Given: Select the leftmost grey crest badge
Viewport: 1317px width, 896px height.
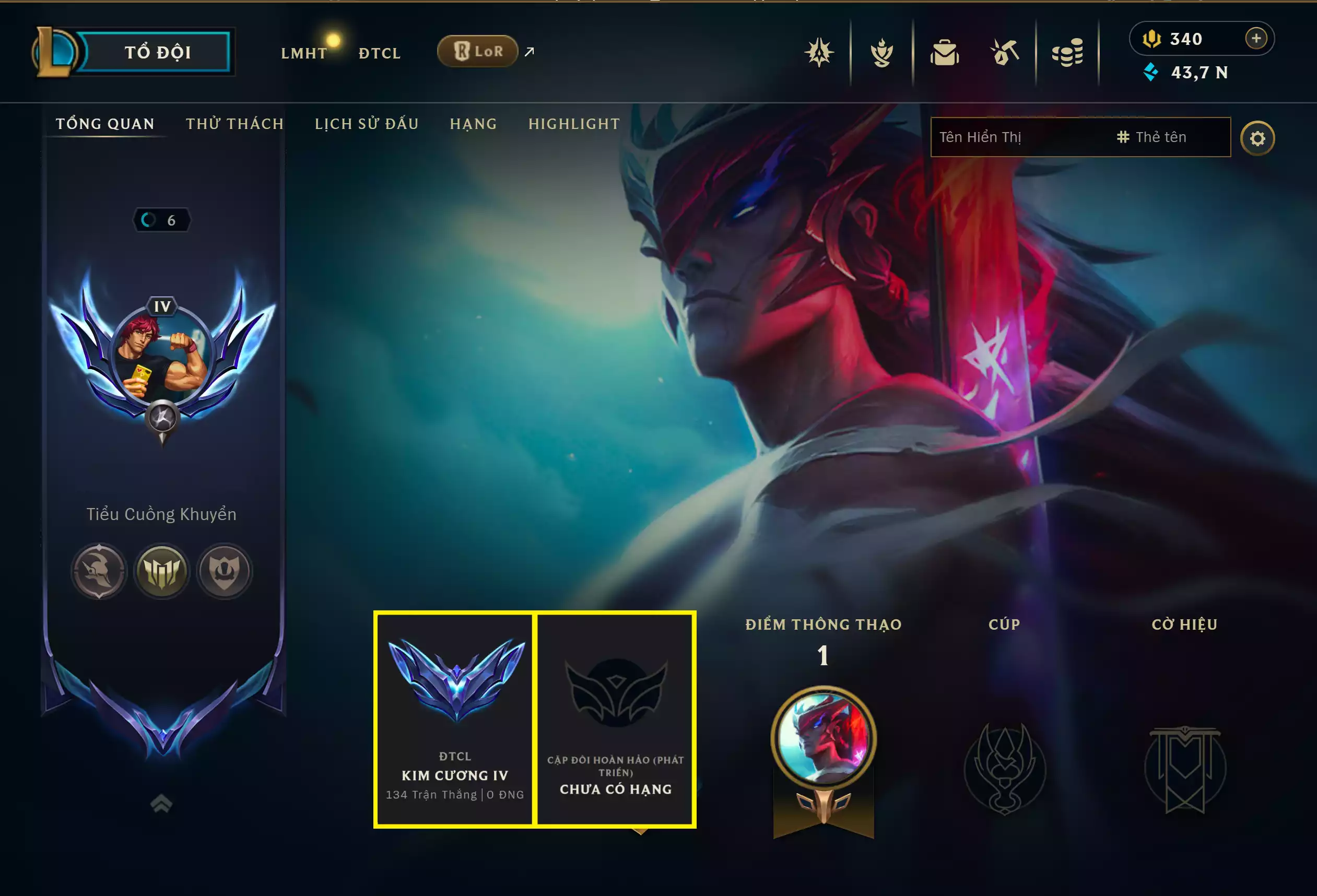Looking at the screenshot, I should coord(99,572).
